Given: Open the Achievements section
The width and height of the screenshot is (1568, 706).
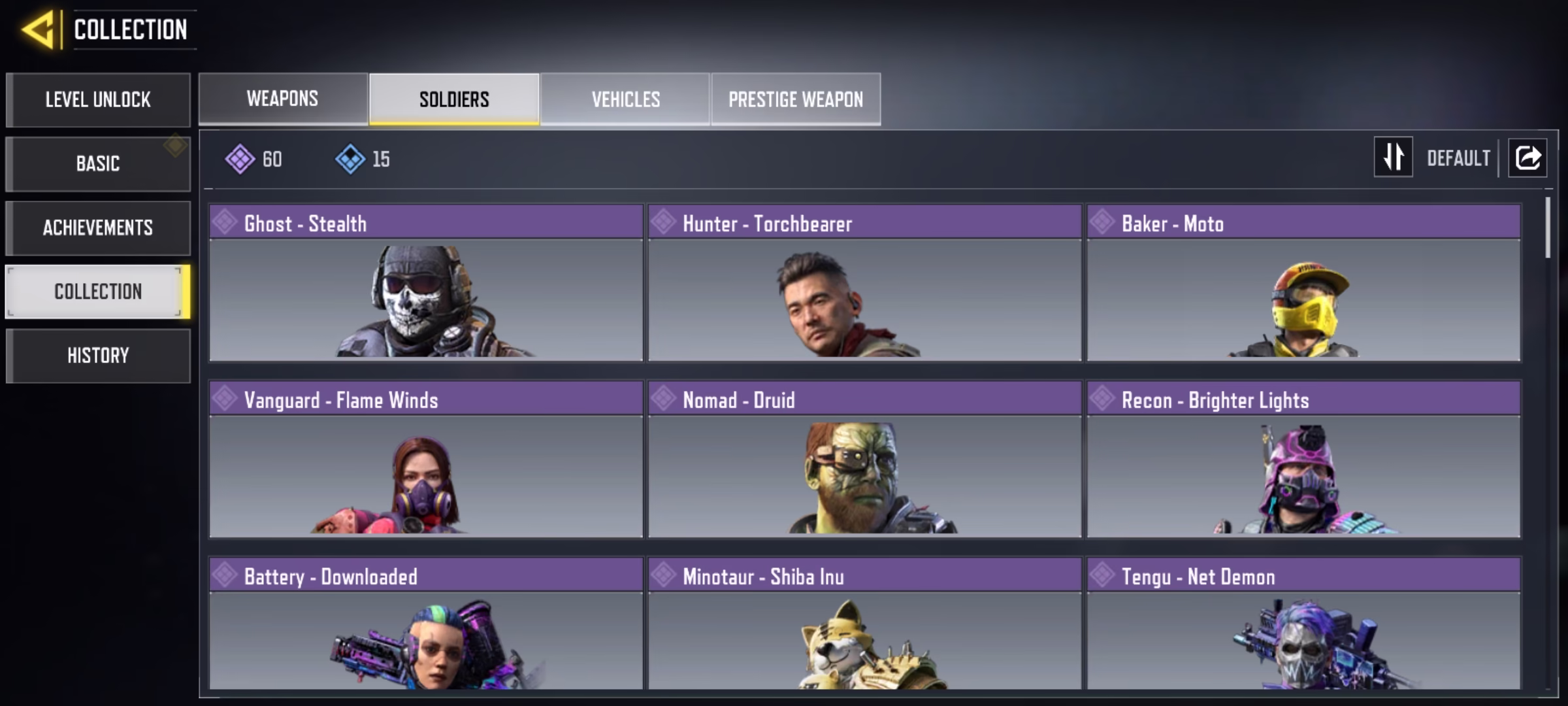Looking at the screenshot, I should tap(98, 227).
